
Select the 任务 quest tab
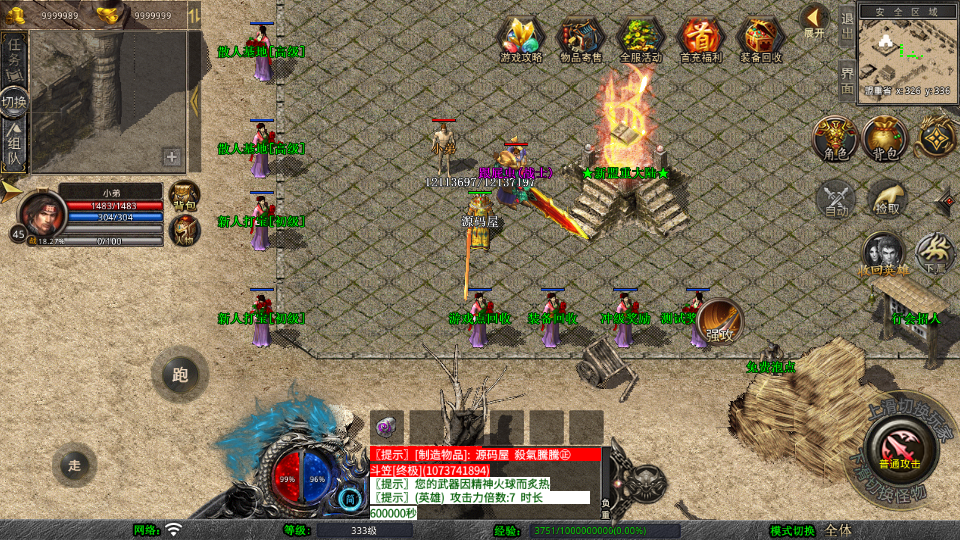coord(15,52)
